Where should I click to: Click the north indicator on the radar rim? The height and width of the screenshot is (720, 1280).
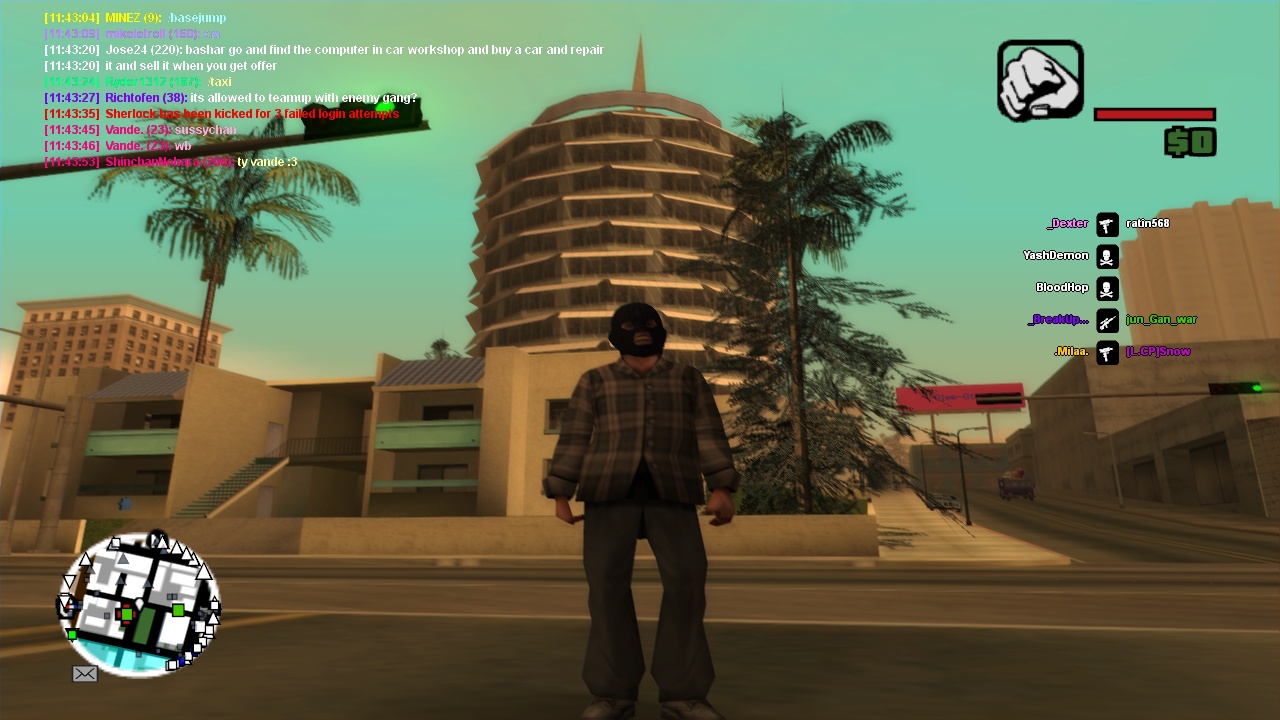tap(158, 541)
